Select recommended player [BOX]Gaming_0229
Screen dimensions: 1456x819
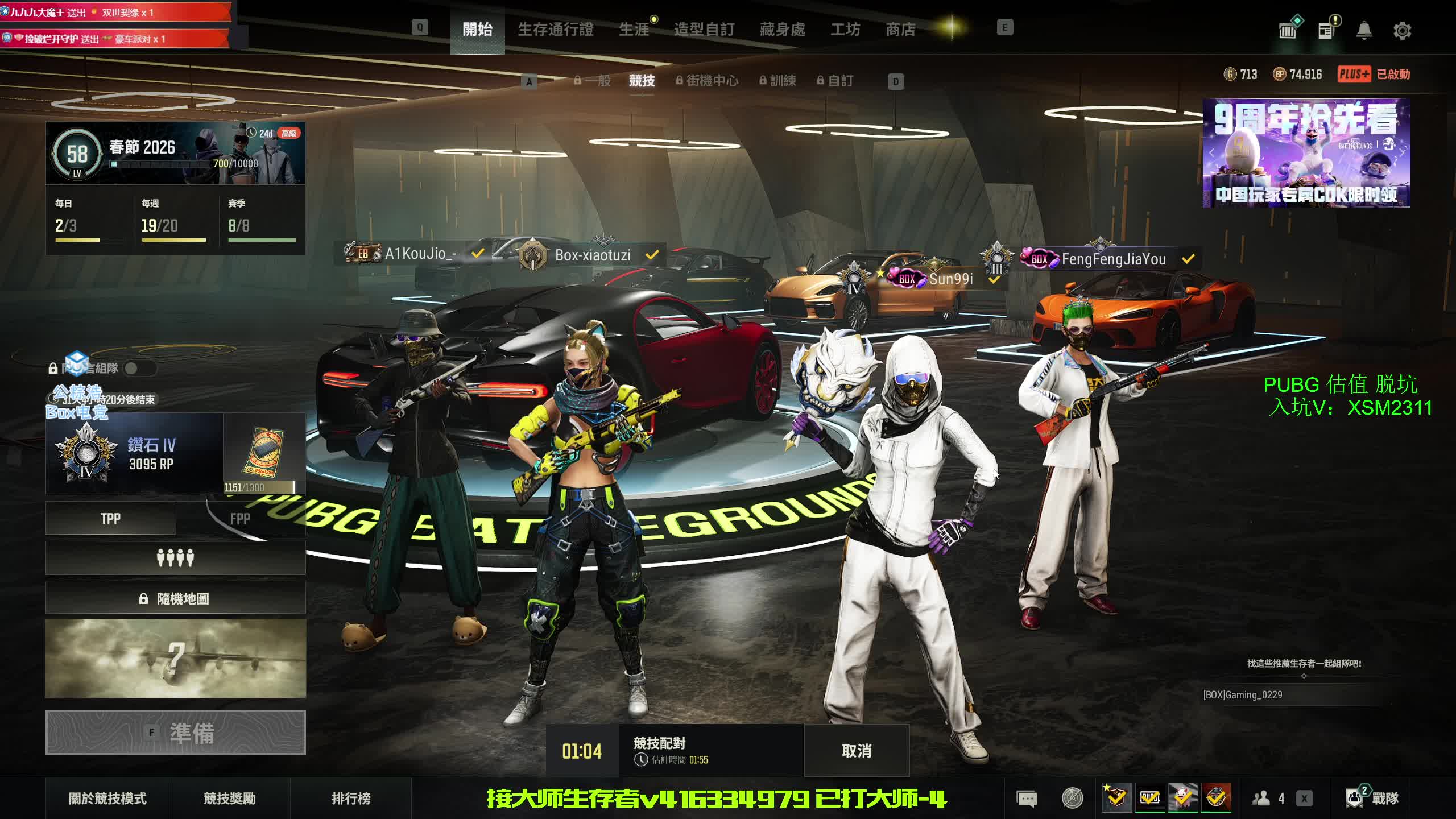point(1243,695)
